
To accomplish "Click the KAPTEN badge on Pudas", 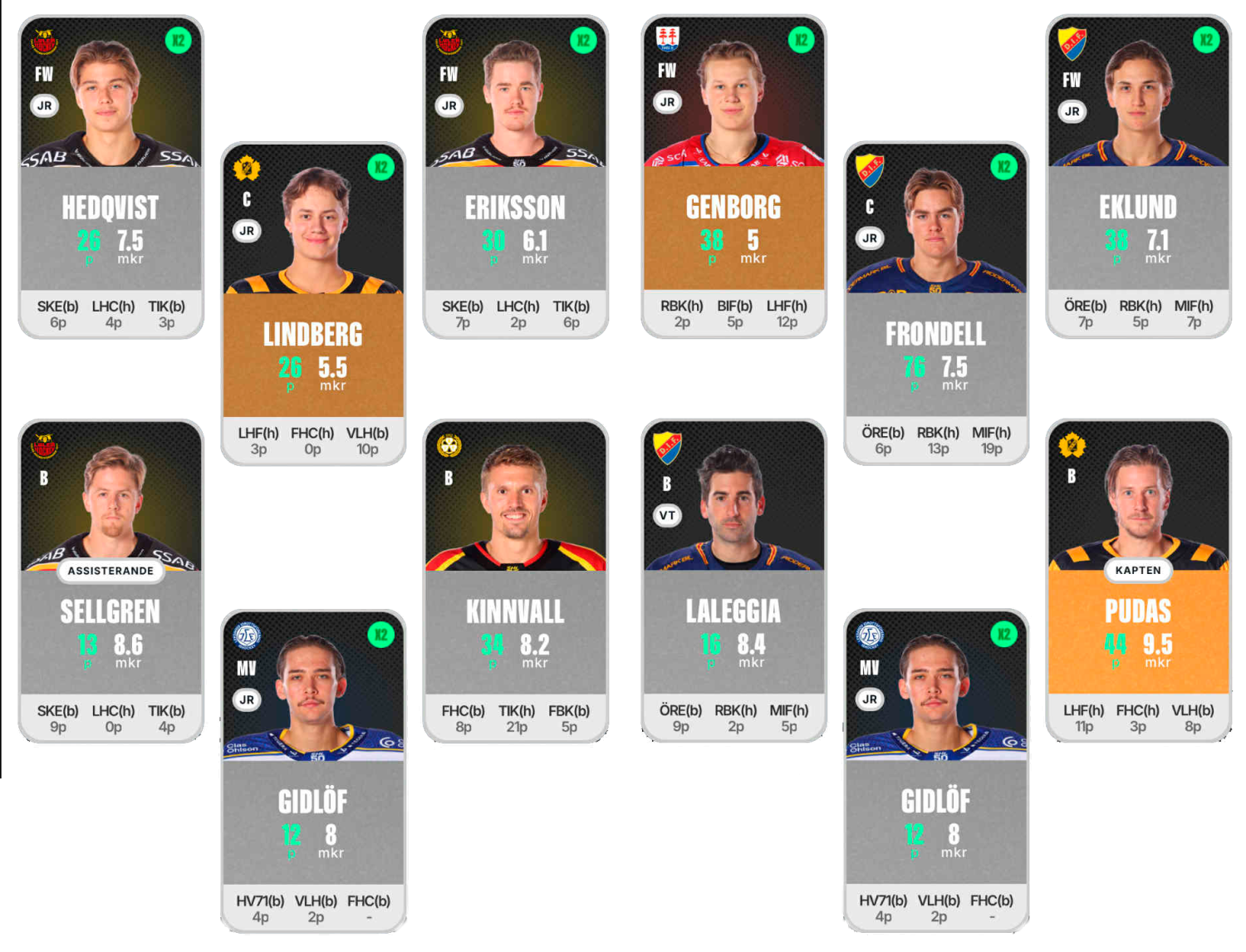I will (1138, 571).
